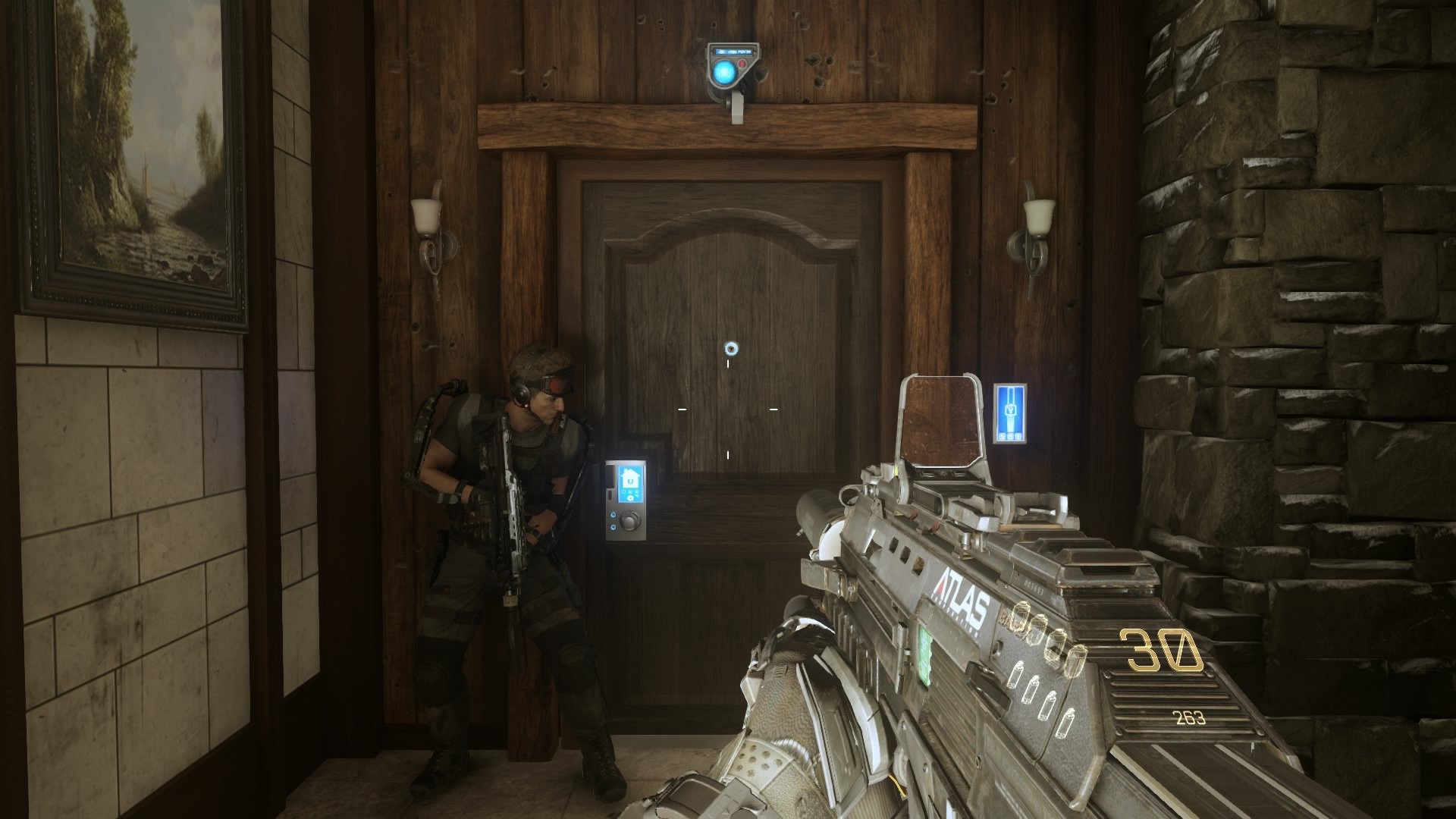Image resolution: width=1456 pixels, height=819 pixels.
Task: Select the shield symbol inside the house icon
Action: click(630, 482)
